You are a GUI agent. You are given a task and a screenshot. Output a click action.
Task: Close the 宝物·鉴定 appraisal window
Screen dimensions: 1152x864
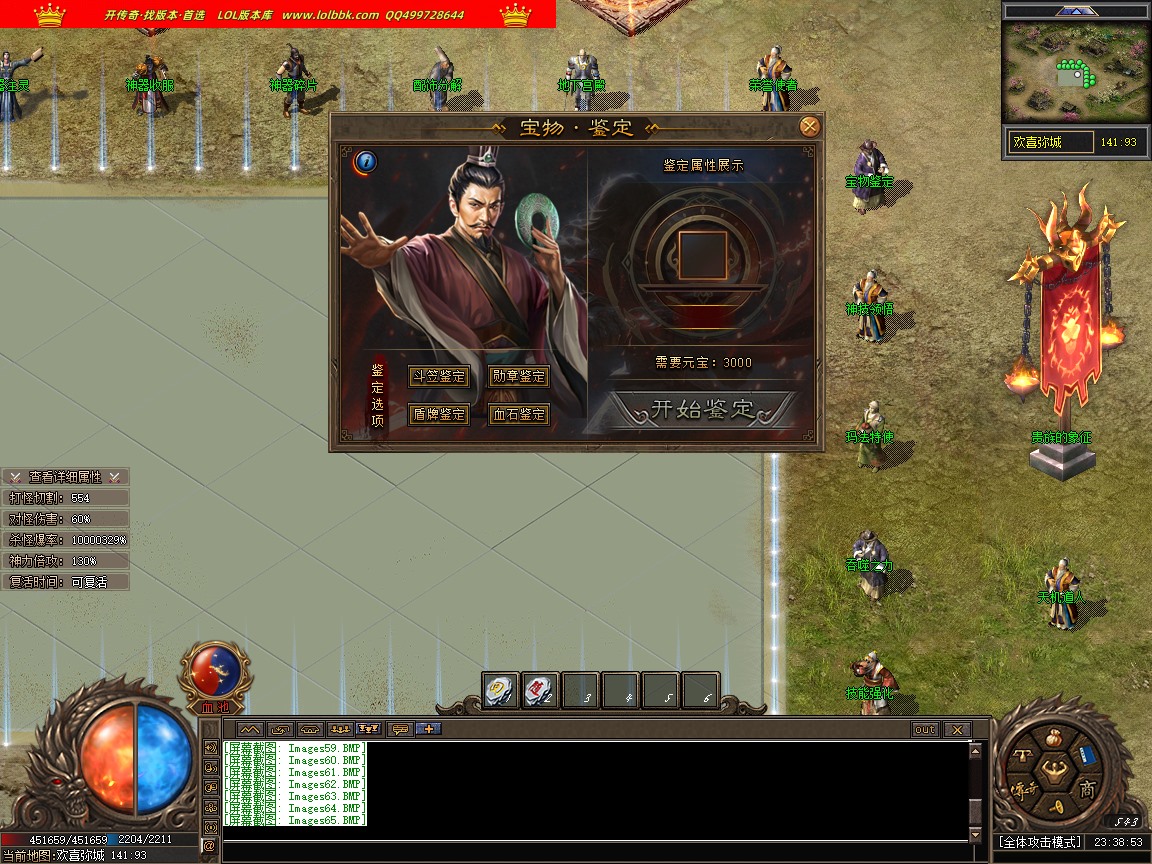[810, 126]
